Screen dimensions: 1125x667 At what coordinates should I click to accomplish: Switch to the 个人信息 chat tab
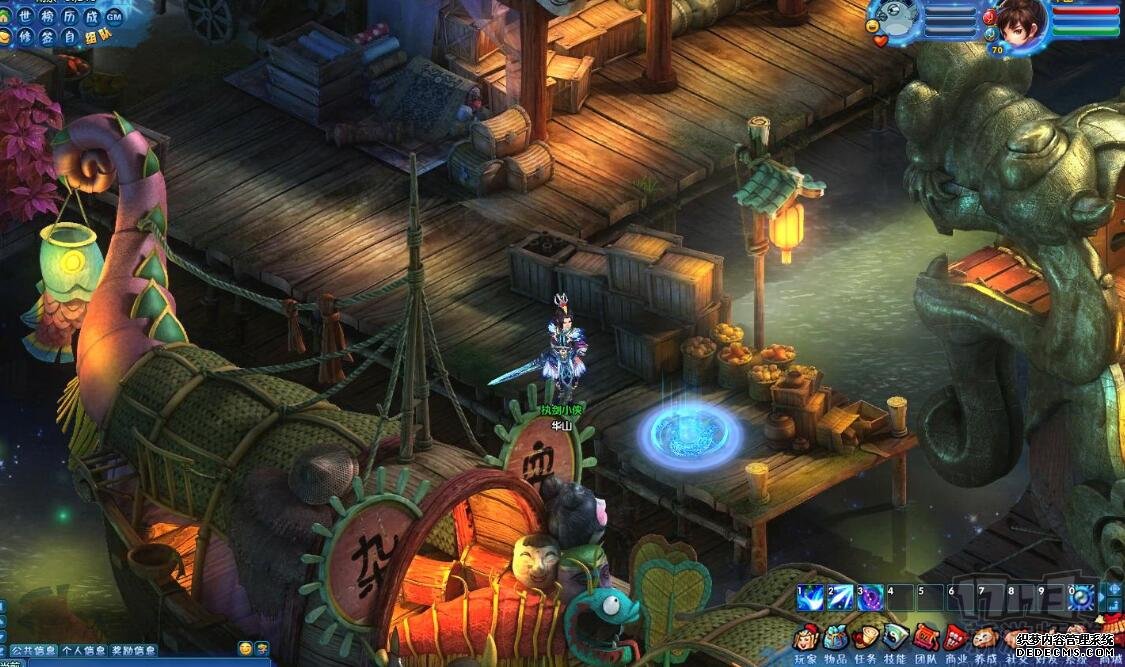(x=83, y=650)
